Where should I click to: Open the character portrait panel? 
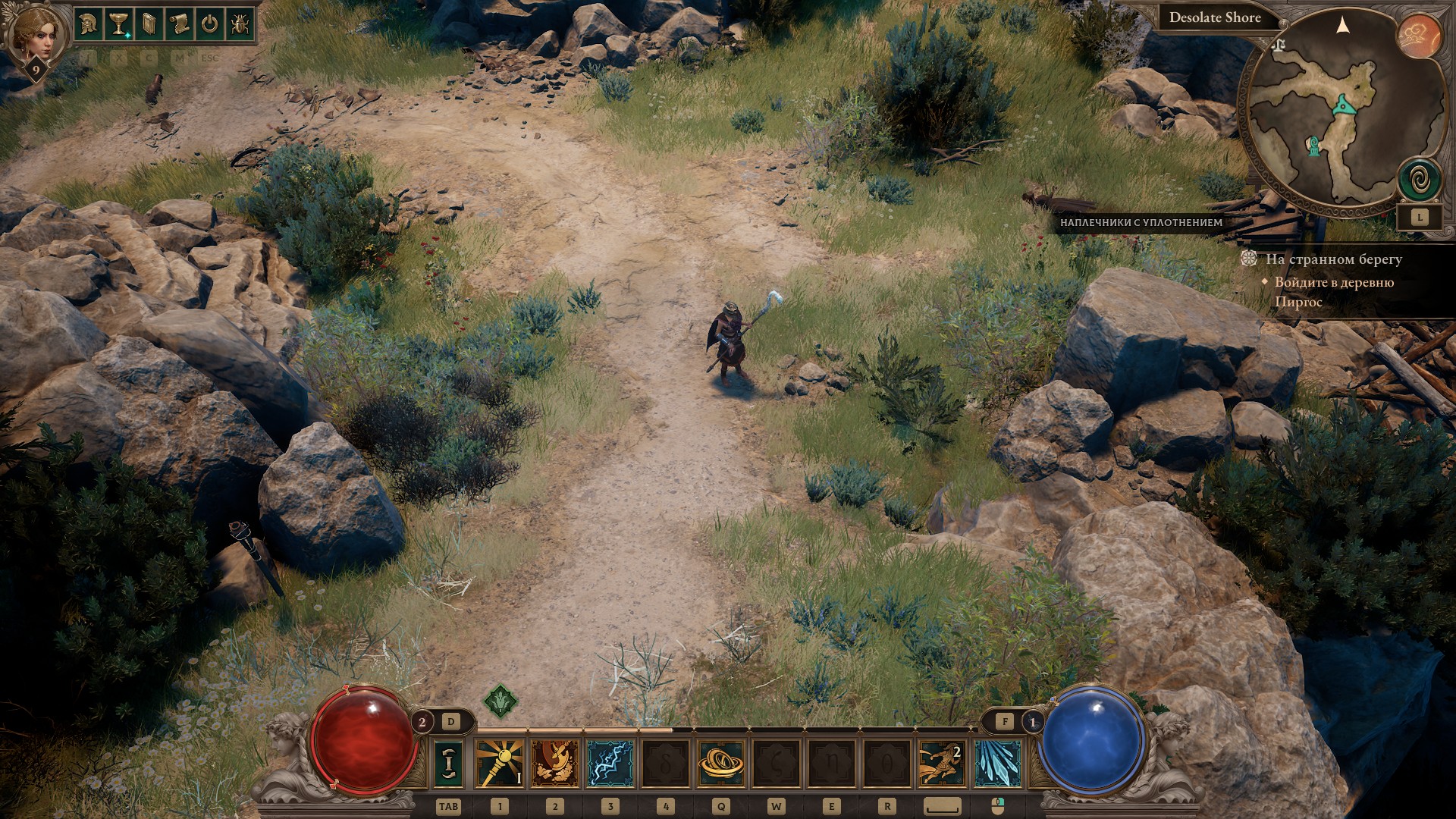(x=32, y=36)
